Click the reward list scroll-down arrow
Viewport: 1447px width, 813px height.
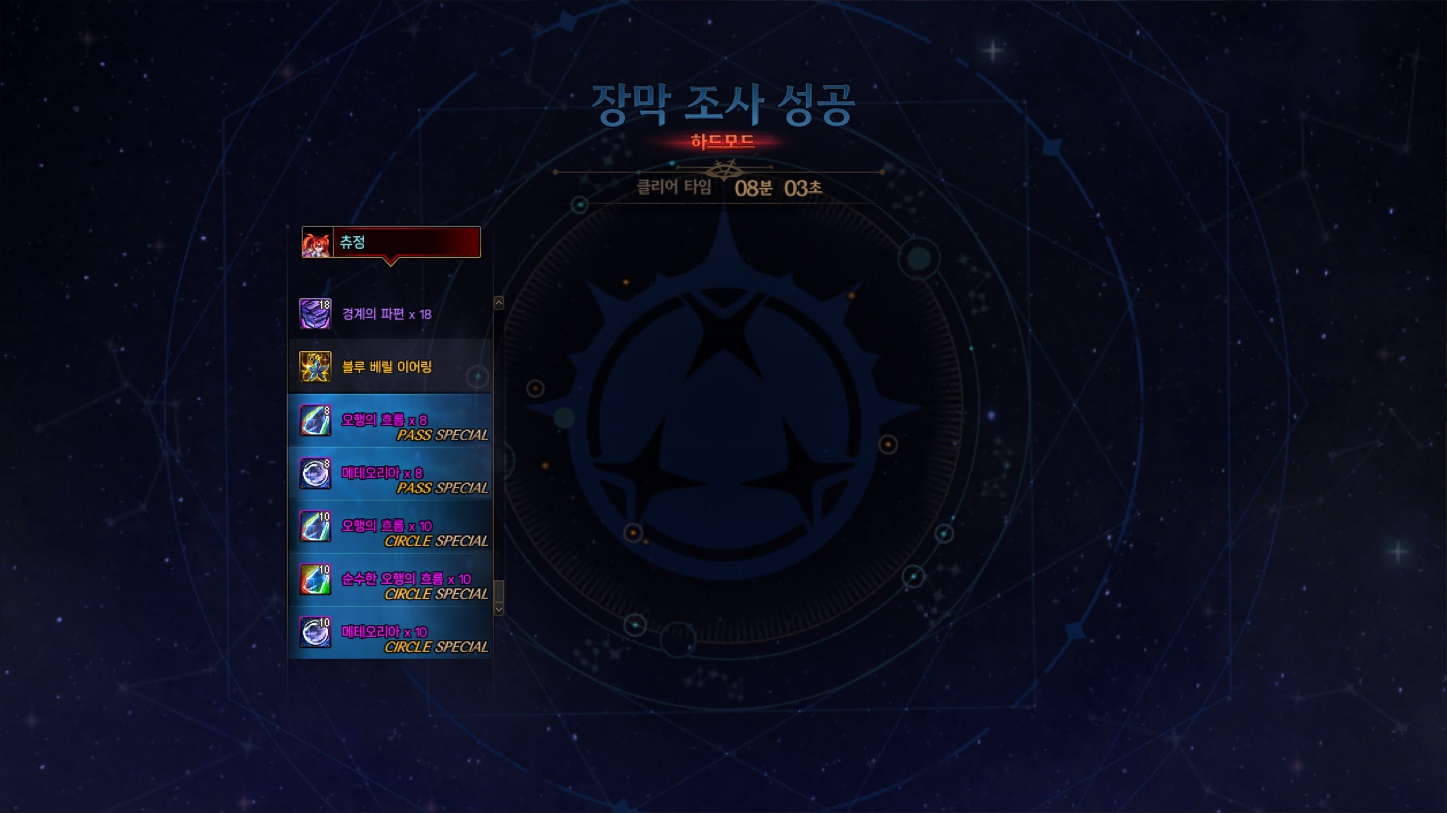[499, 608]
